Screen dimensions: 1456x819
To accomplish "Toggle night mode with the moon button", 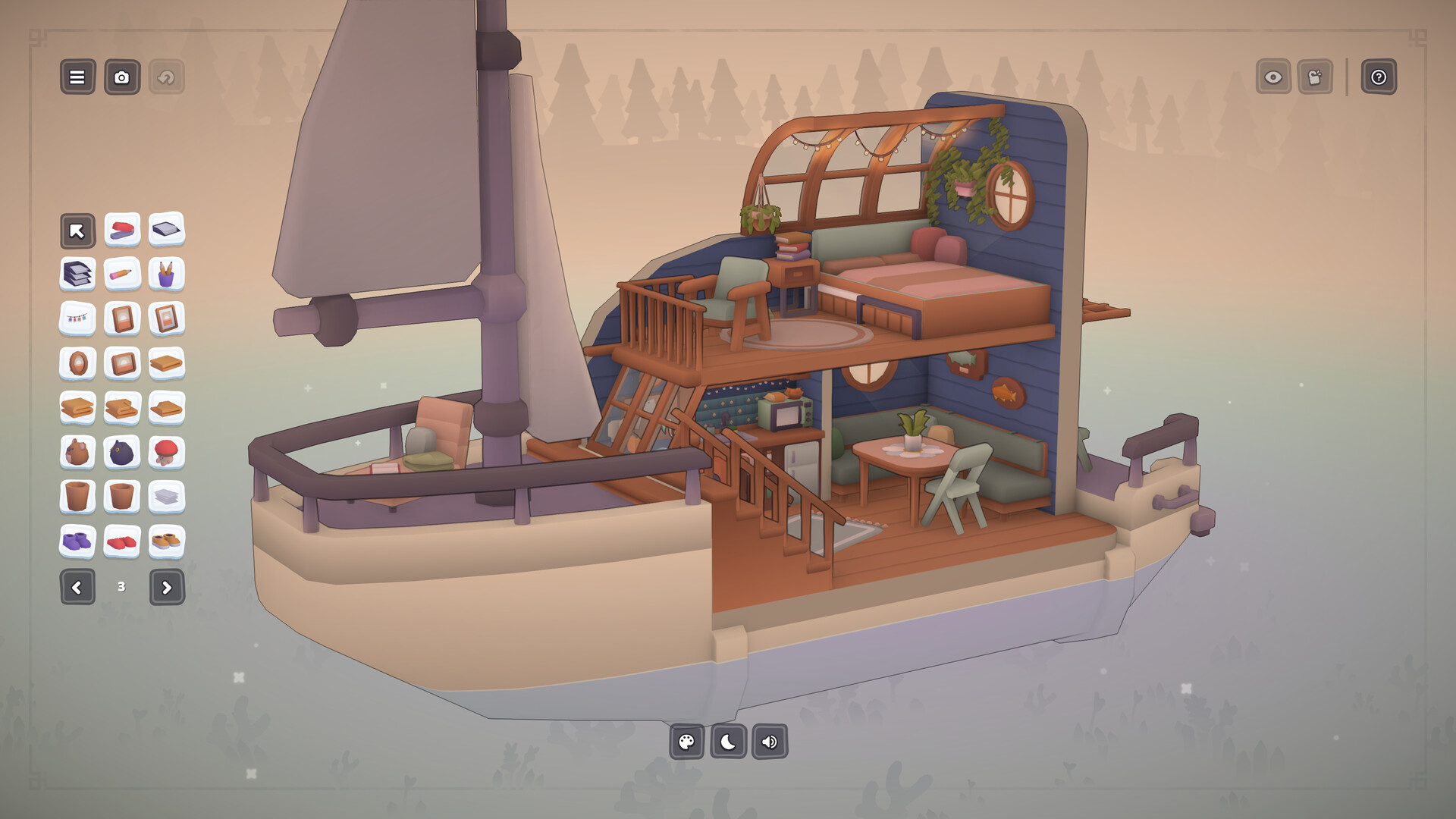I will (x=728, y=742).
